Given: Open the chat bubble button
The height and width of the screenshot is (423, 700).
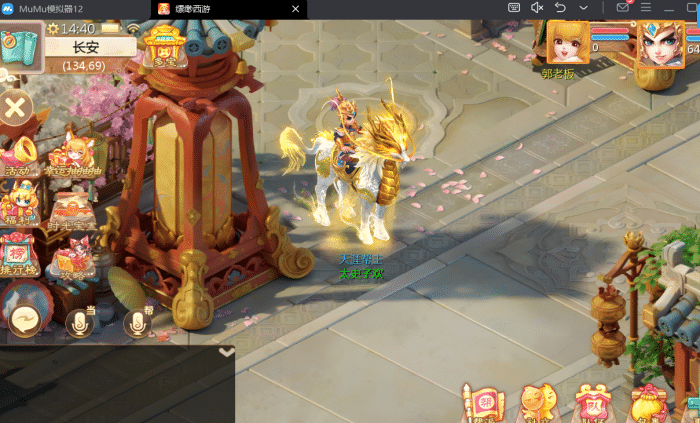Looking at the screenshot, I should (x=24, y=320).
